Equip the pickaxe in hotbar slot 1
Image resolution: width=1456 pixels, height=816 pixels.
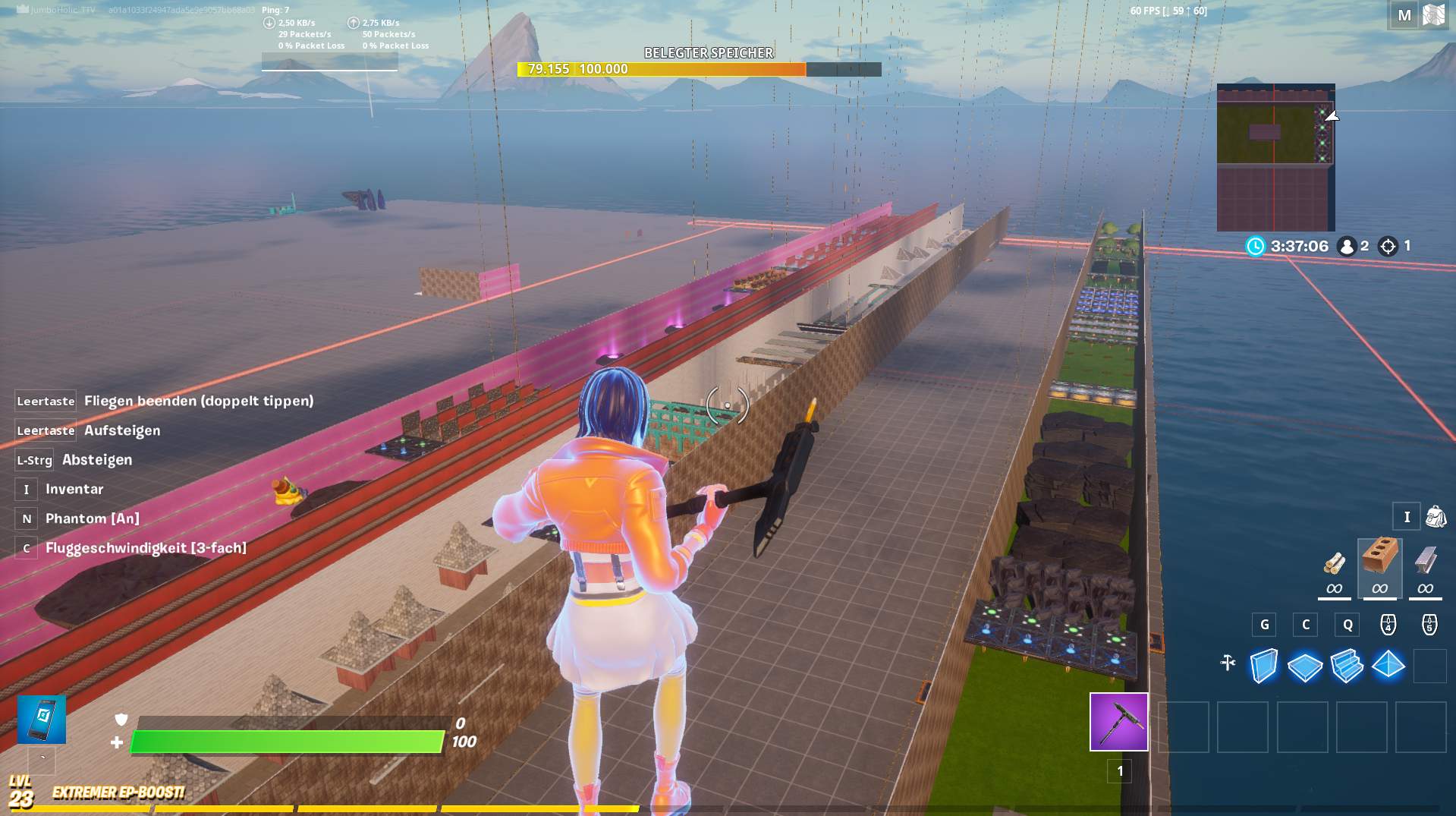pos(1119,722)
